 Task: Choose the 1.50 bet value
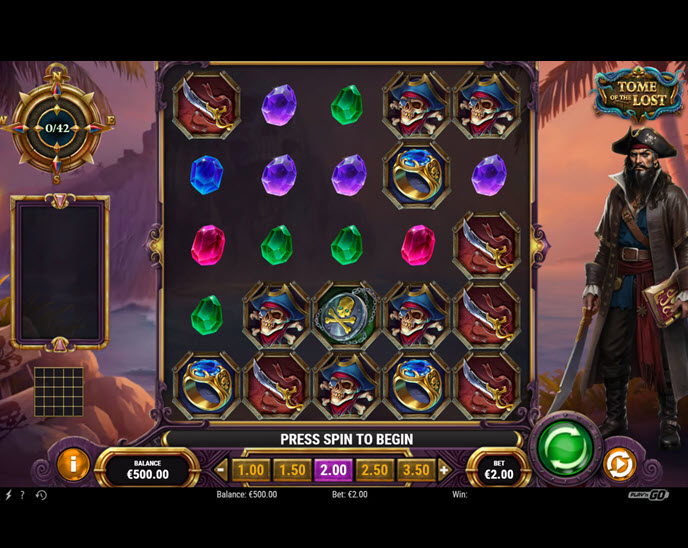coord(292,470)
